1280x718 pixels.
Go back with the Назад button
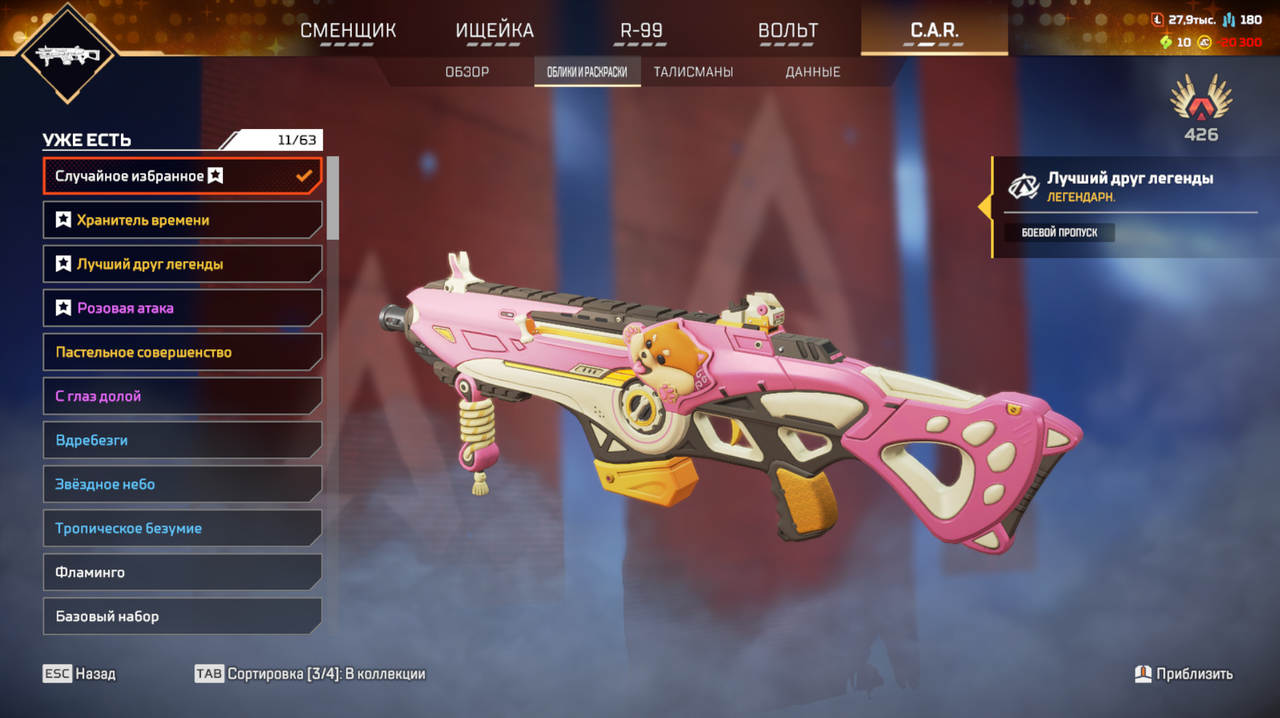[x=79, y=674]
